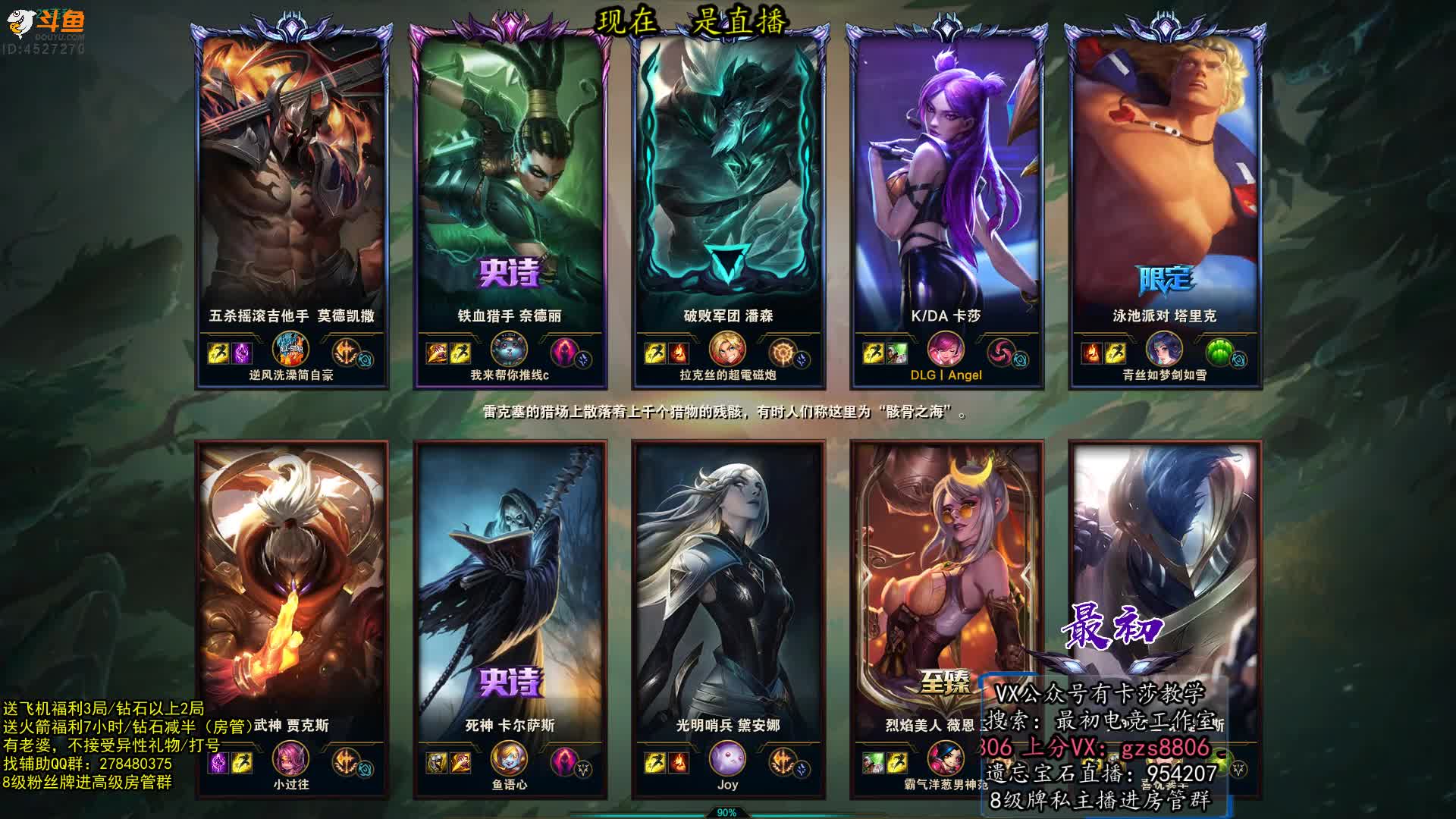The width and height of the screenshot is (1456, 819).
Task: Select 小过往's summoner avatar
Action: (x=291, y=760)
